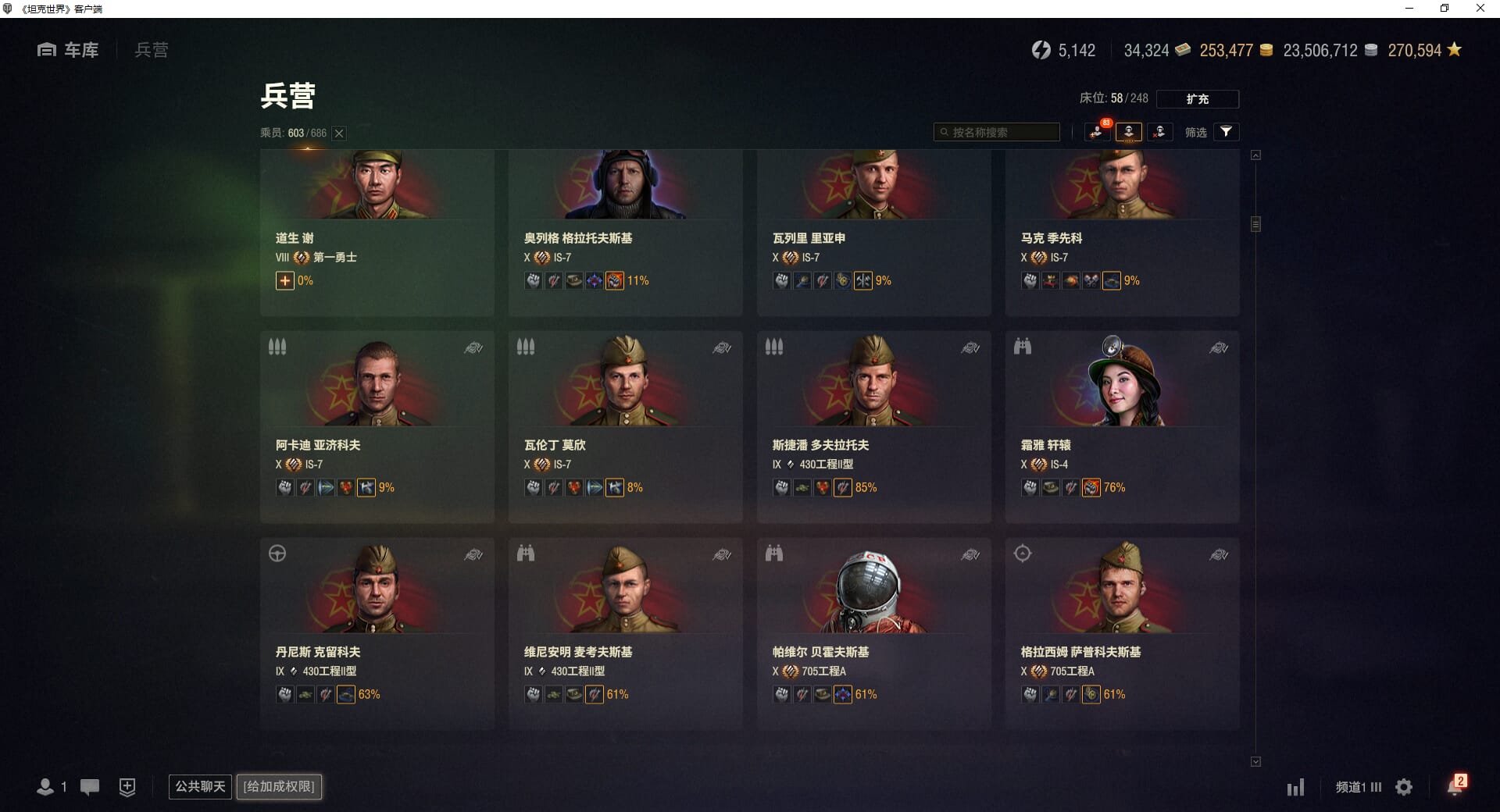Open the contacts list icon
The height and width of the screenshot is (812, 1500).
tap(45, 787)
